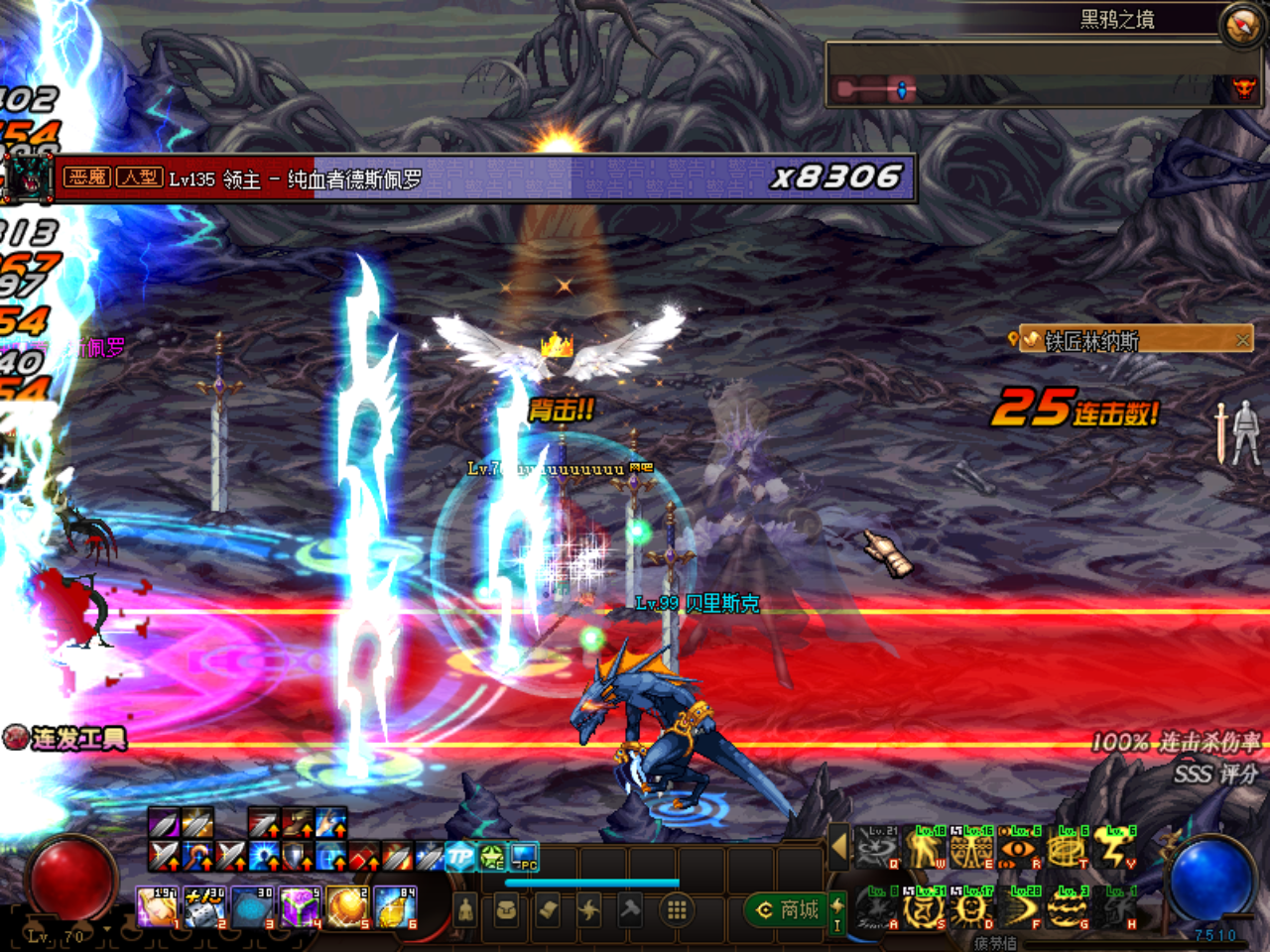Image resolution: width=1270 pixels, height=952 pixels.
Task: Select the hammer crafting icon
Action: pos(630,909)
